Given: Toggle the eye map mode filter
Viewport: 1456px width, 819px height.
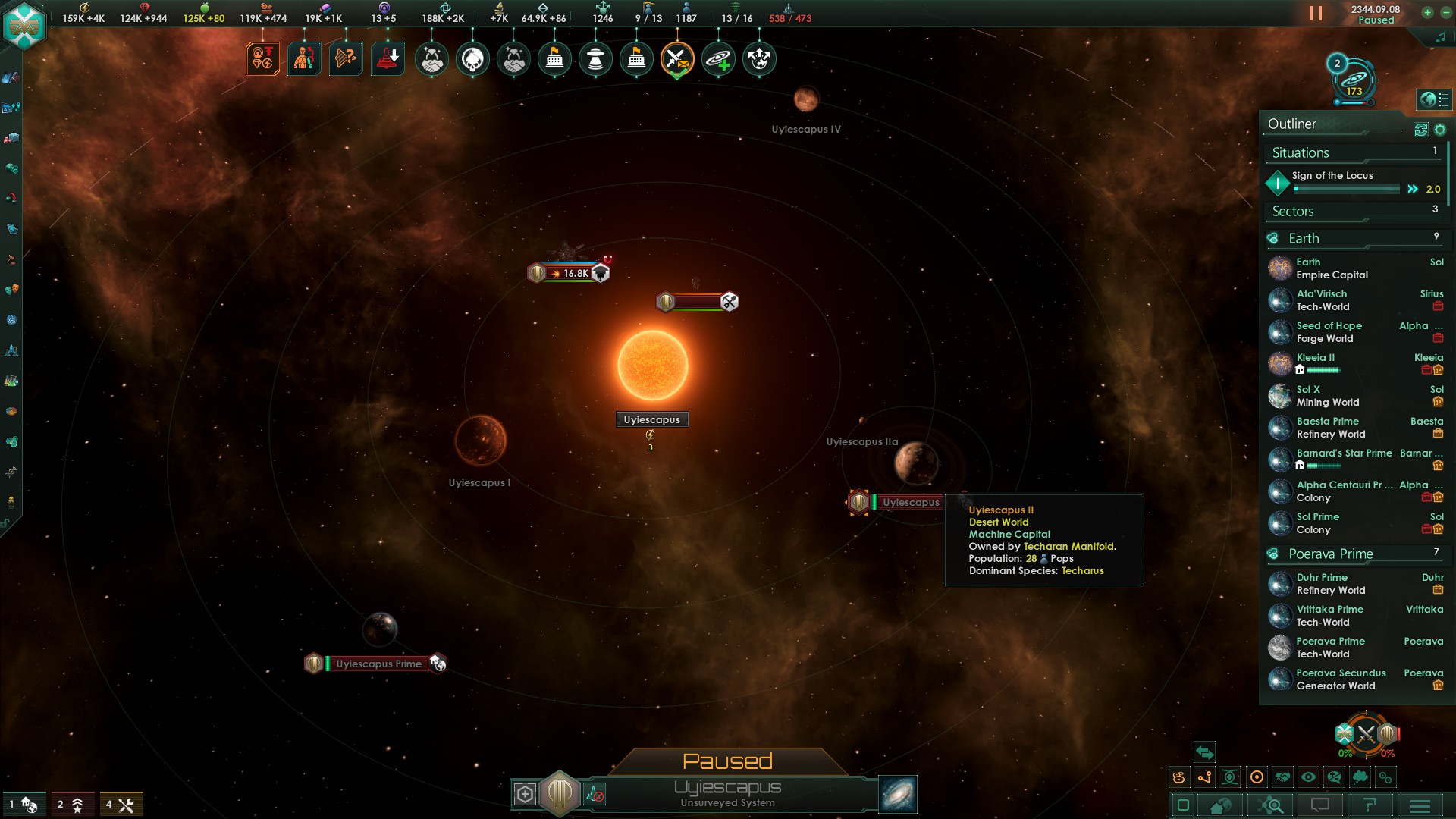Looking at the screenshot, I should 1308,777.
